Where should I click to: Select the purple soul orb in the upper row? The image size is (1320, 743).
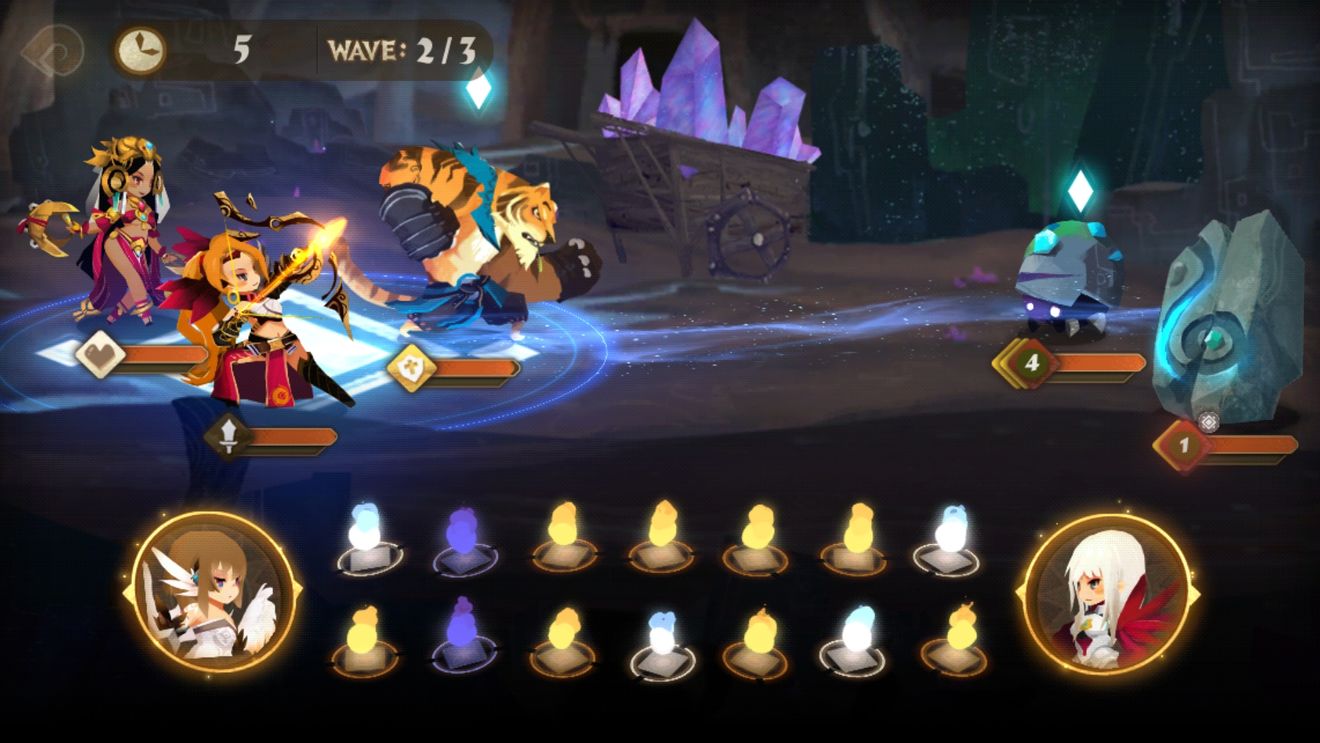(464, 541)
